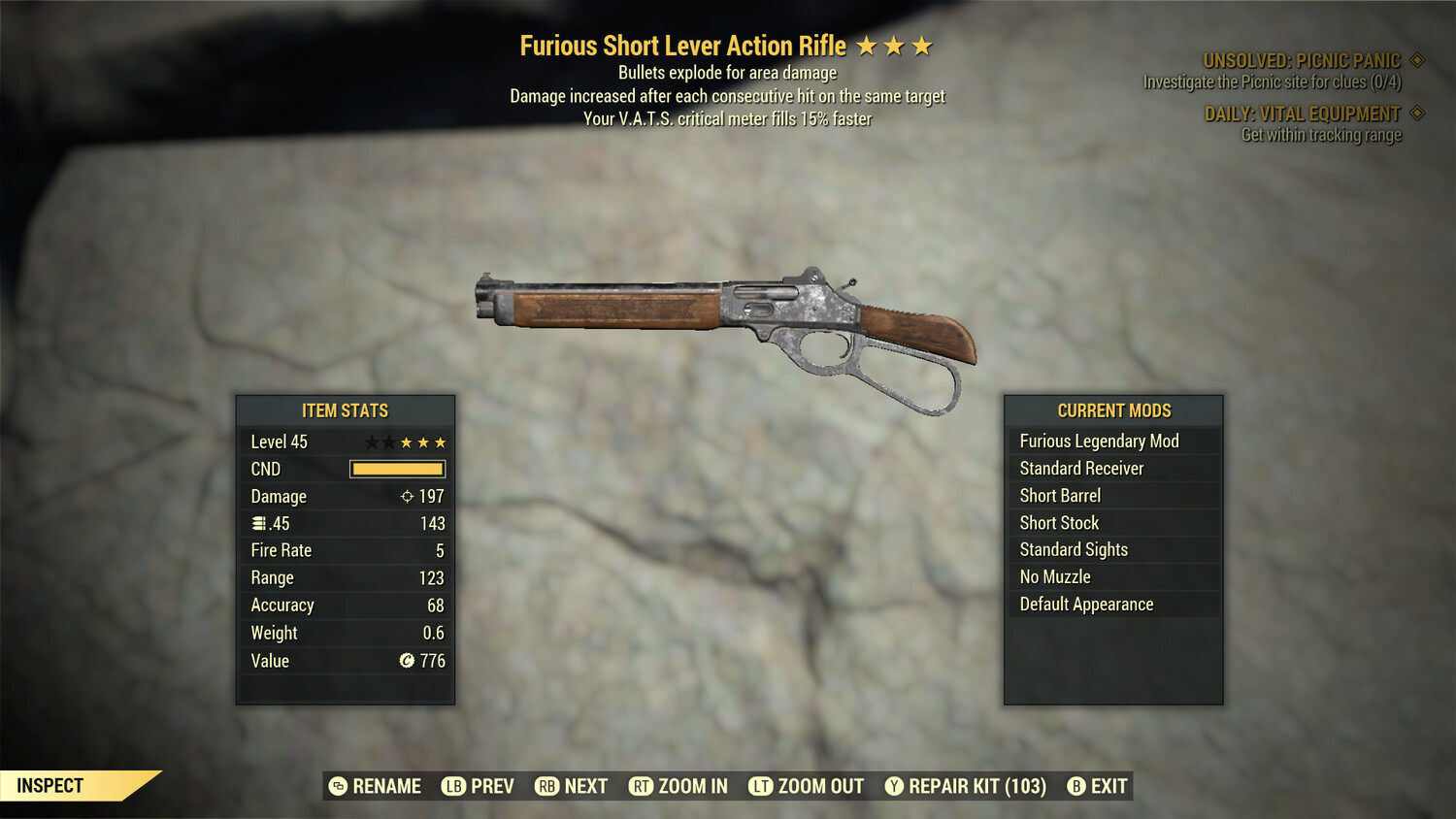The width and height of the screenshot is (1456, 819).
Task: Activate the RENAME action
Action: (x=386, y=786)
